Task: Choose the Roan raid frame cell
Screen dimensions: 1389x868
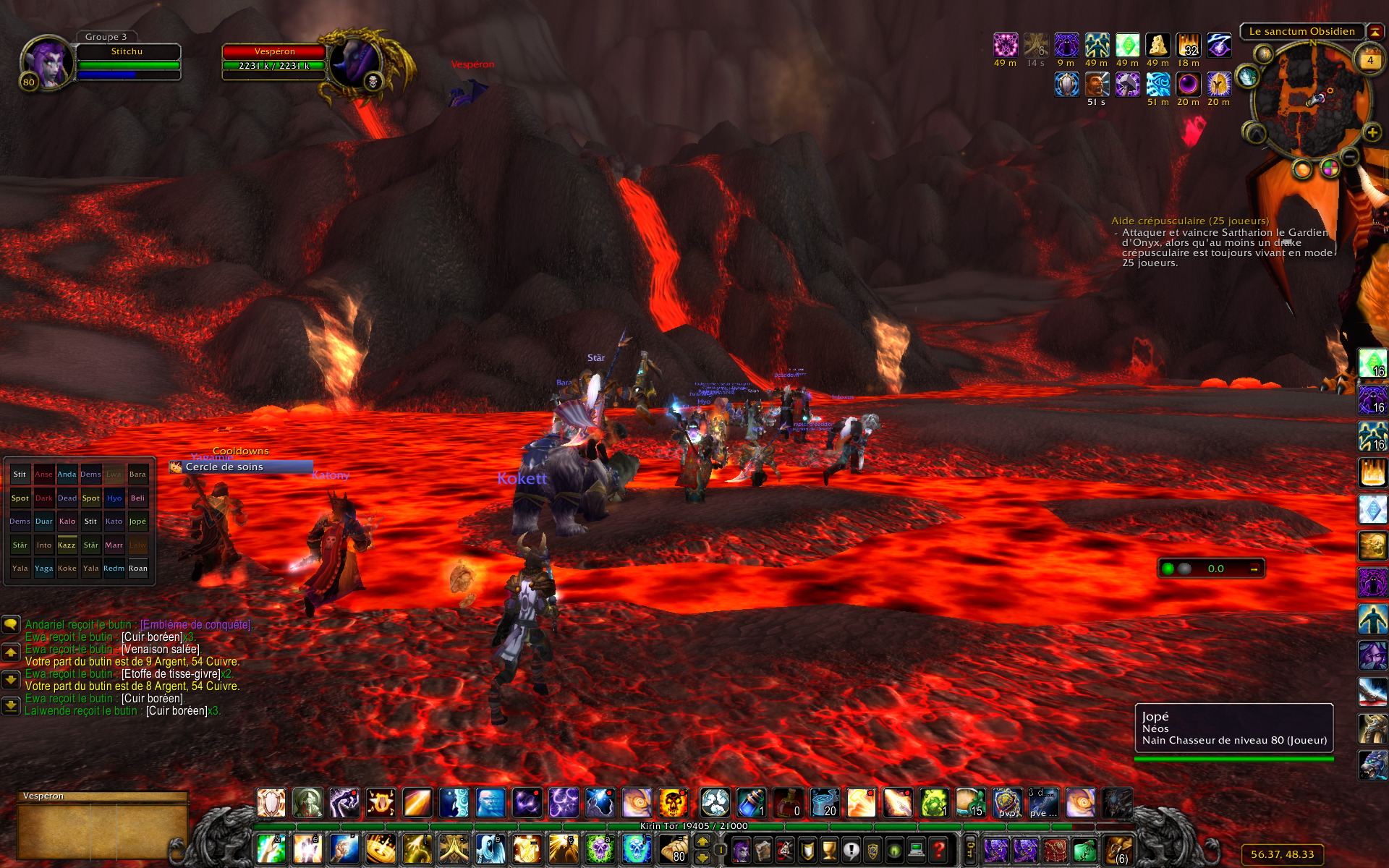Action: (137, 569)
